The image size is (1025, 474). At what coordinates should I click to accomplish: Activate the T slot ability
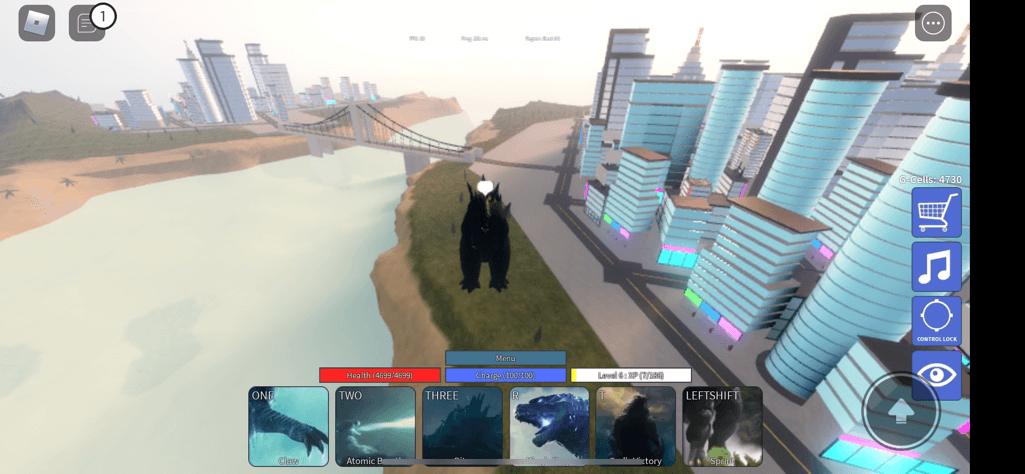click(636, 426)
